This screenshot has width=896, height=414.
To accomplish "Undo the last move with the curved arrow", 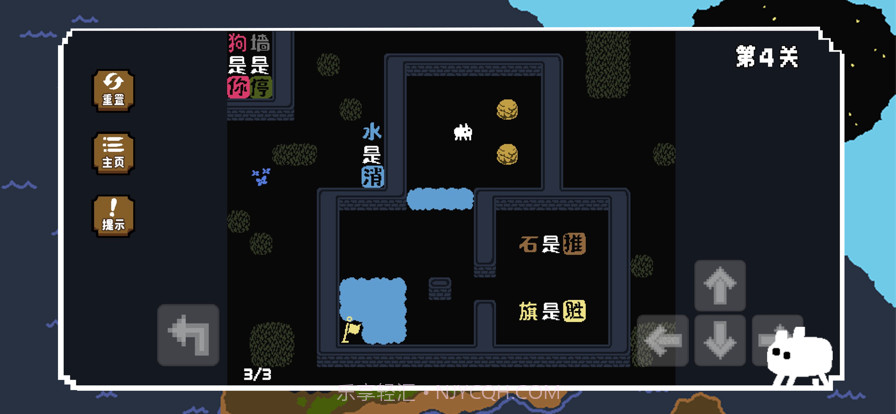I will click(188, 334).
